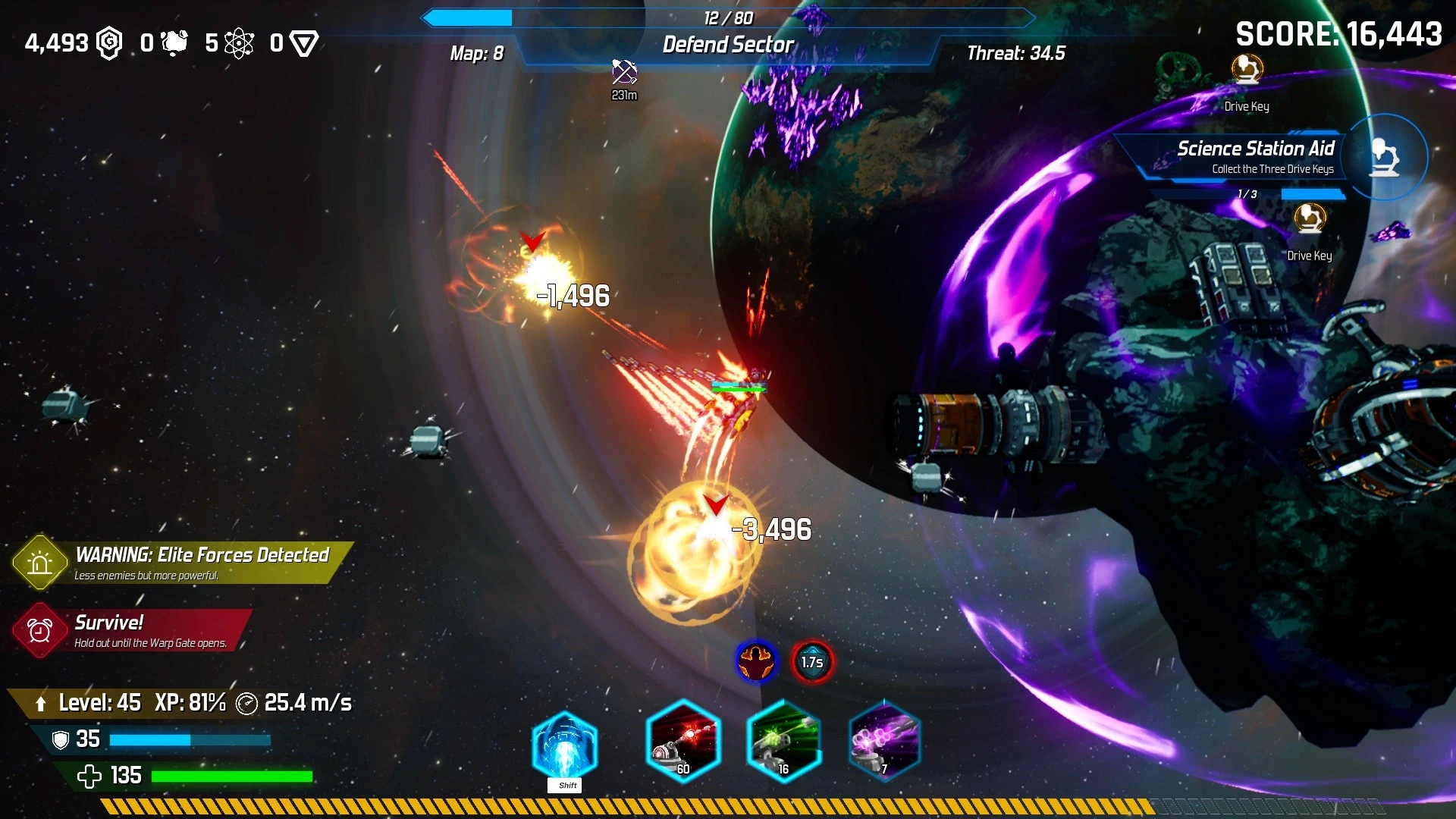Click the orange figure buff icon
Viewport: 1456px width, 819px height.
(x=756, y=661)
